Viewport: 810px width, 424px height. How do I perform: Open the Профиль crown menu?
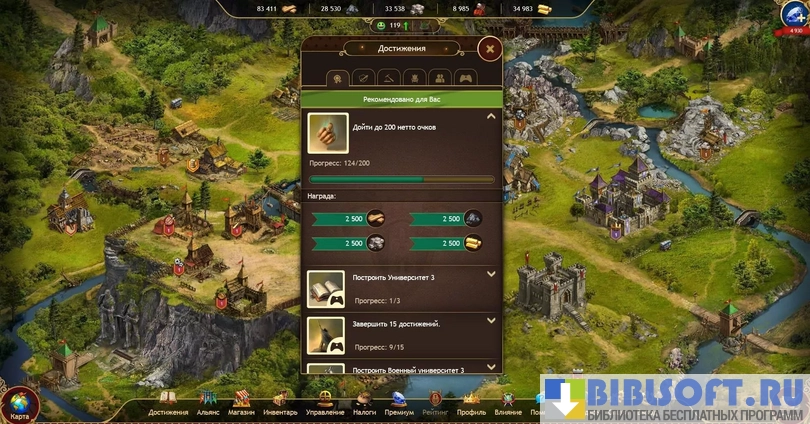(x=471, y=403)
